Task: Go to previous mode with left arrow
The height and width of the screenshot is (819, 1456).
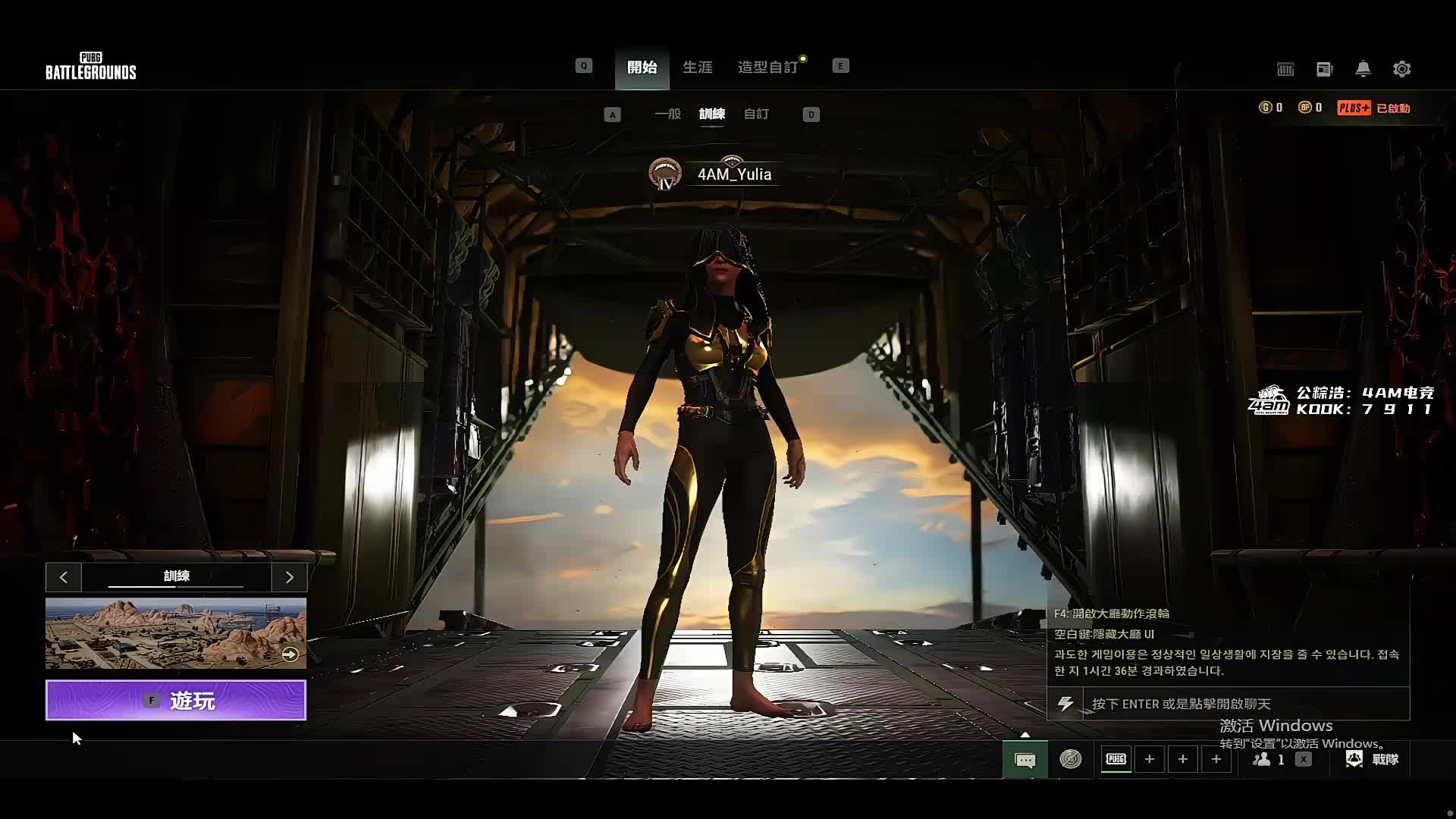Action: pyautogui.click(x=64, y=577)
